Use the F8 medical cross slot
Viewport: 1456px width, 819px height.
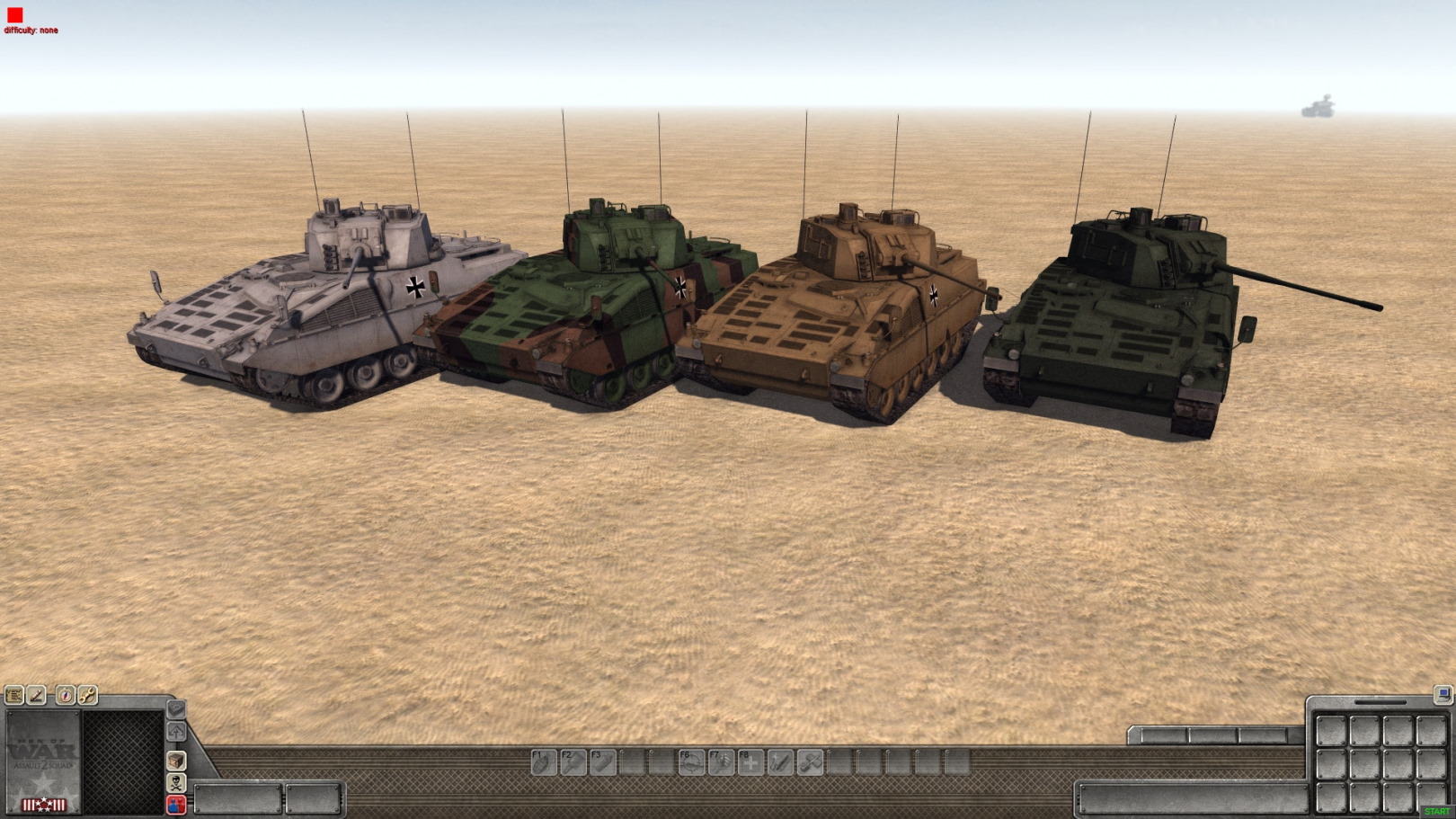(750, 762)
